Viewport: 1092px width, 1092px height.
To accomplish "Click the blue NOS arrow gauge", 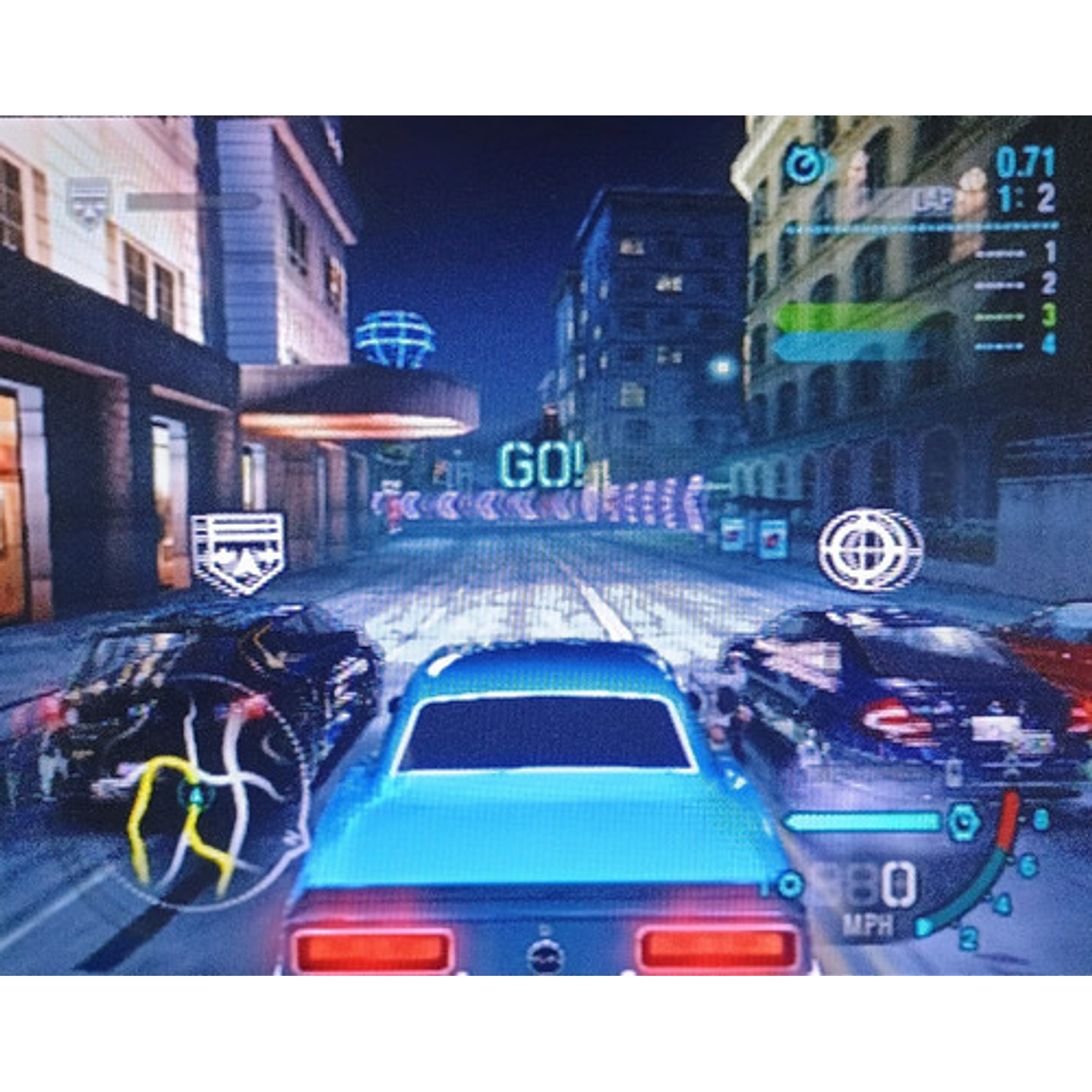I will [861, 821].
